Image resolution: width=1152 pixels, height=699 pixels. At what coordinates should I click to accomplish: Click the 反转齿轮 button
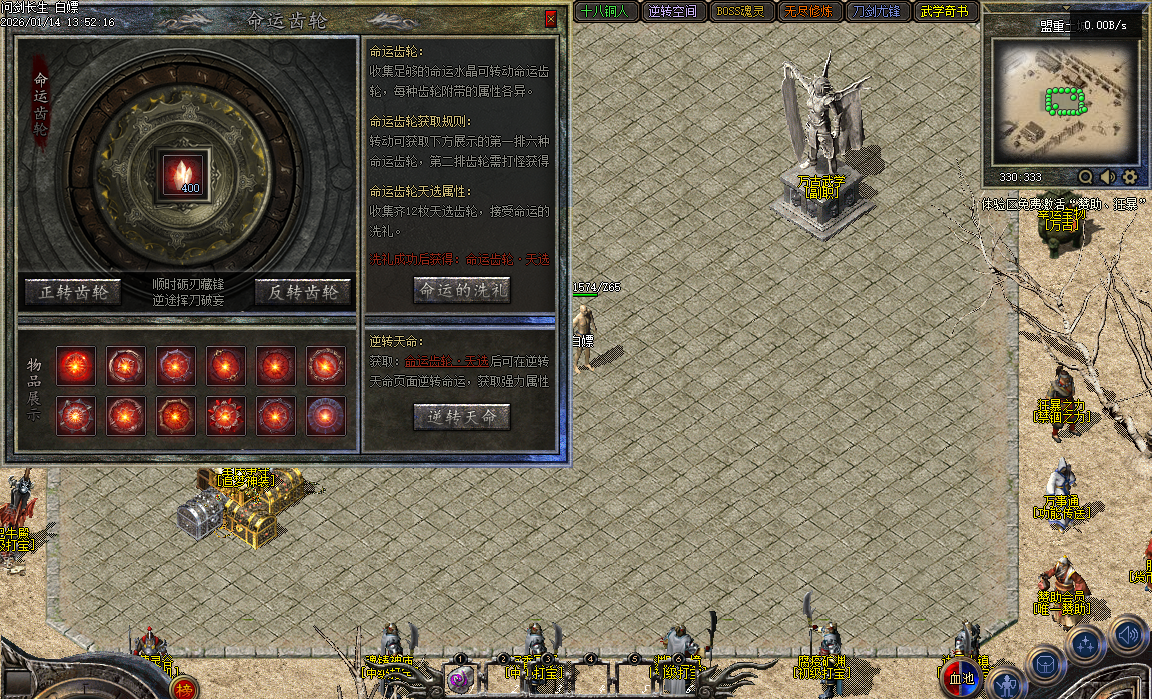tap(303, 291)
